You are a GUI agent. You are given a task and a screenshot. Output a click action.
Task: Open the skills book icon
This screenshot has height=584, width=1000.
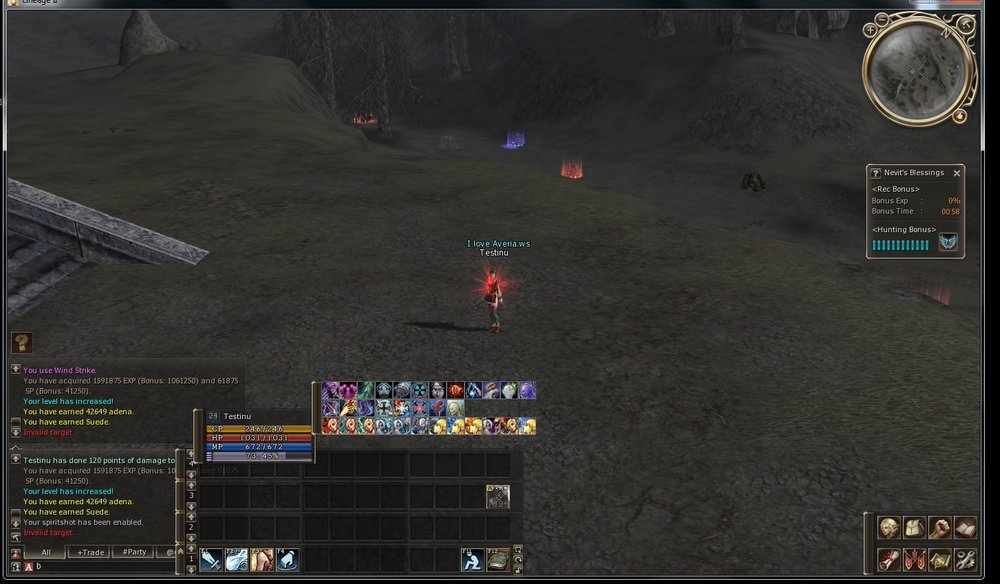coord(964,528)
